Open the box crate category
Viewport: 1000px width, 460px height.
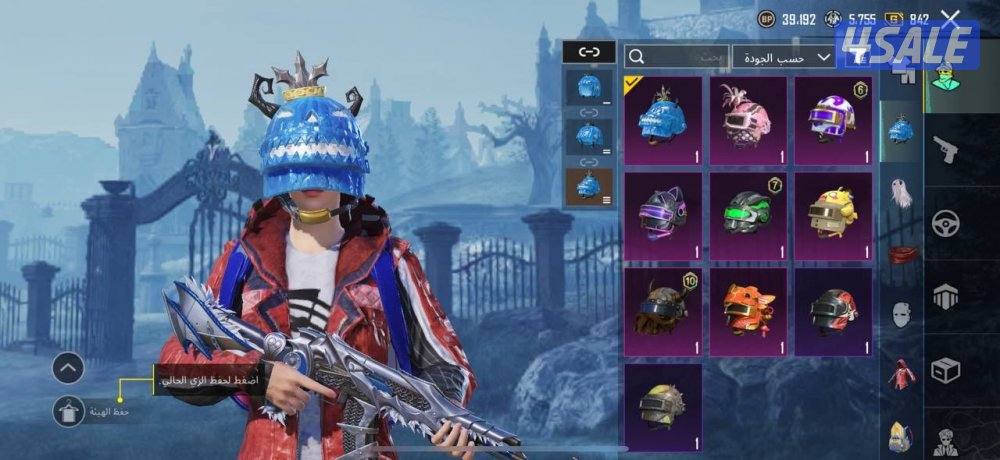coord(945,369)
